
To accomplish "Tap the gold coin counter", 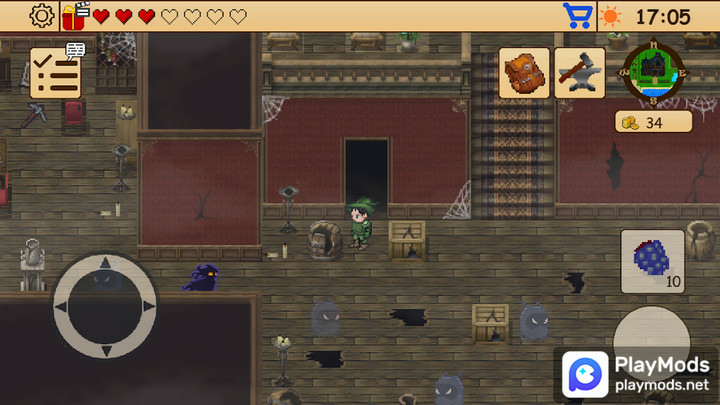I will 653,123.
